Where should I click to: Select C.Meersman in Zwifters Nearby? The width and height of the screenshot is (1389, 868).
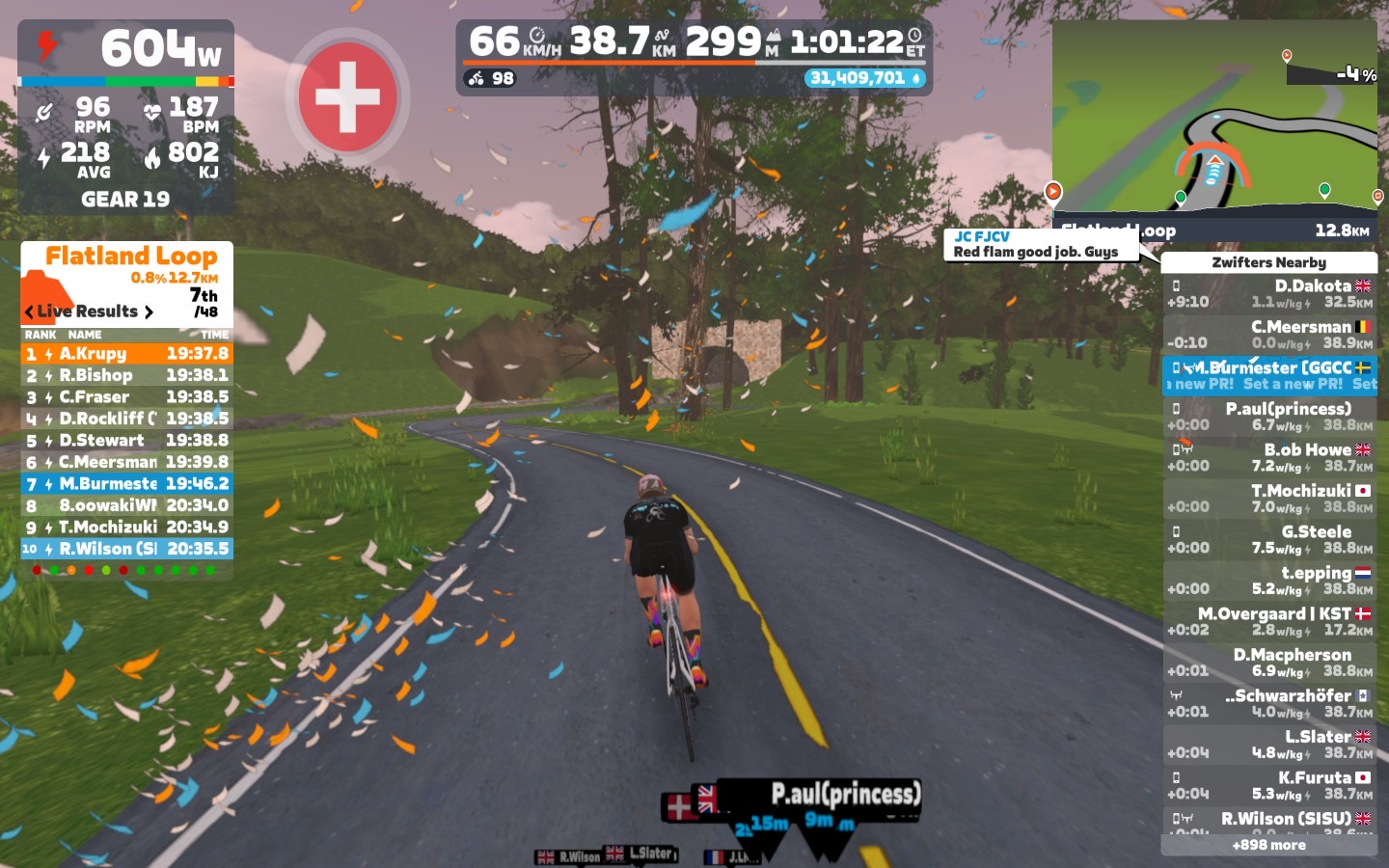[x=1268, y=335]
